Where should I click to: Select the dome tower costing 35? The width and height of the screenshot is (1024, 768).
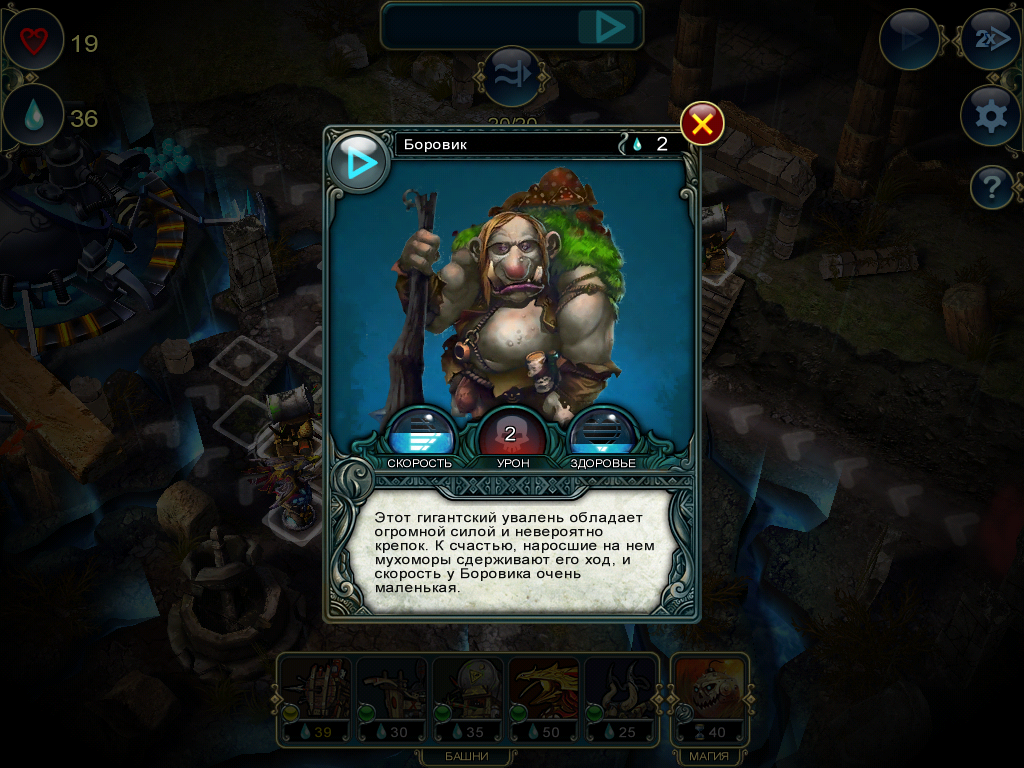coord(467,698)
